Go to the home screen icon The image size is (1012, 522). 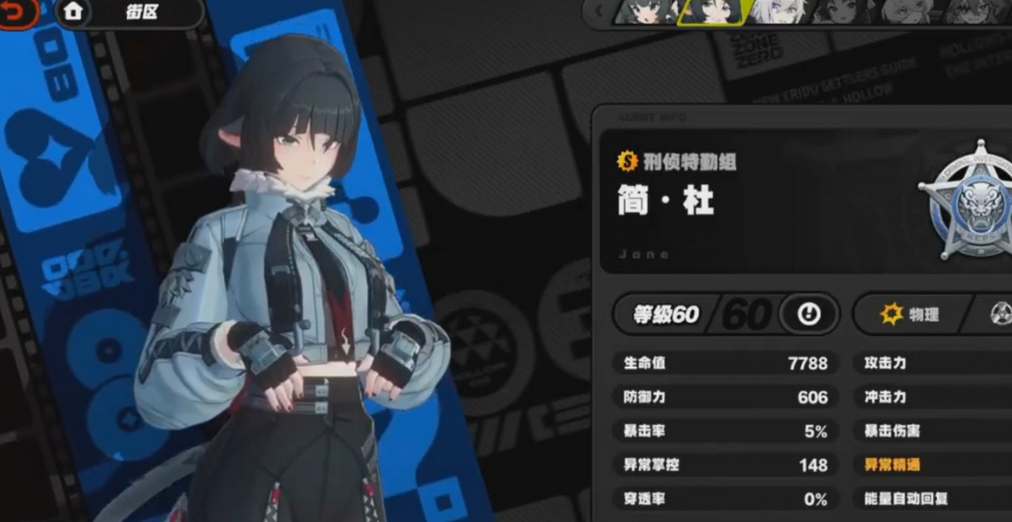(72, 12)
